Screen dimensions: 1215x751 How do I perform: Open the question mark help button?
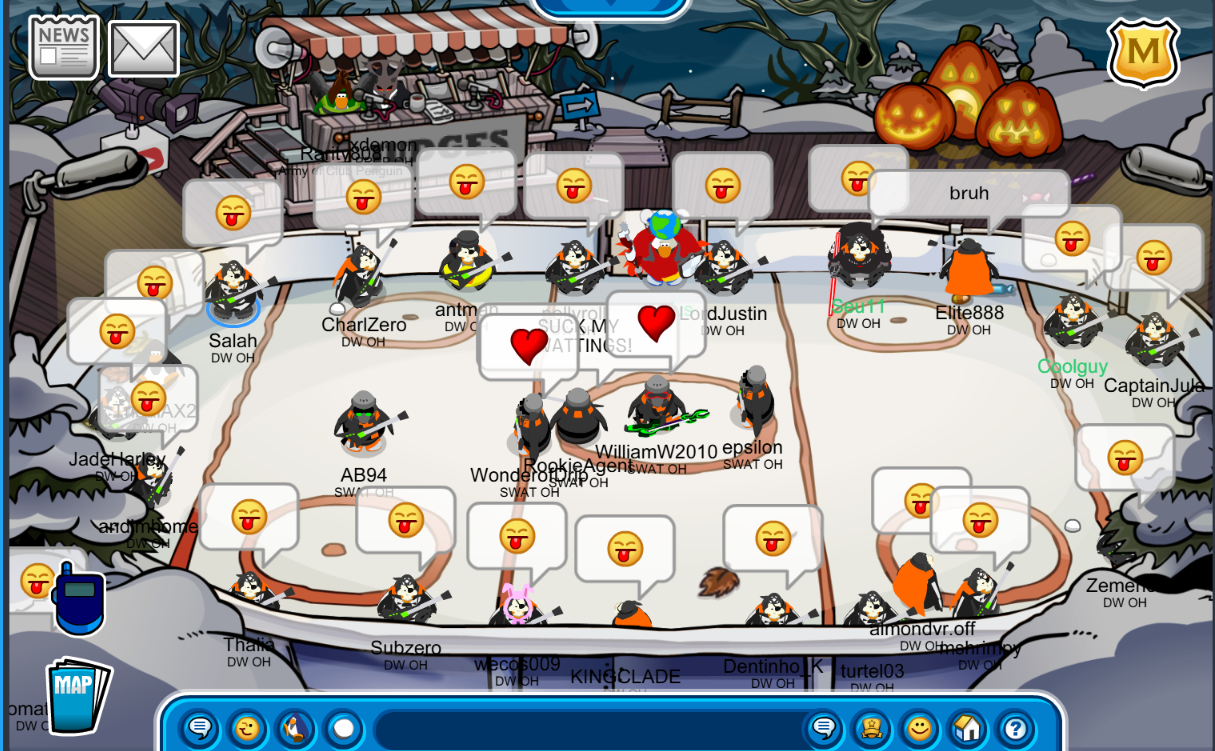[1015, 727]
